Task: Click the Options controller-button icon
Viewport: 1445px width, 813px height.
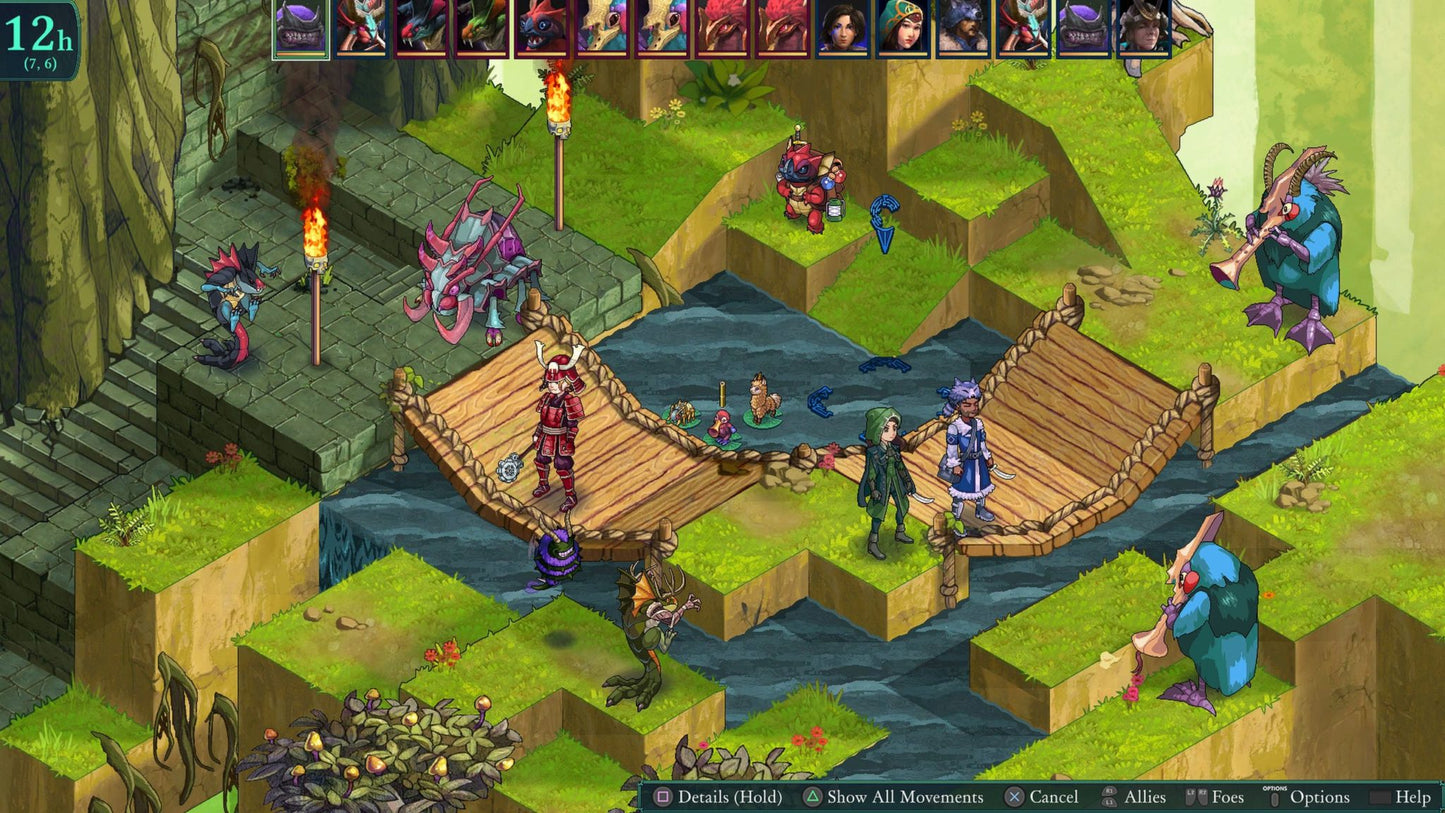Action: coord(1275,797)
